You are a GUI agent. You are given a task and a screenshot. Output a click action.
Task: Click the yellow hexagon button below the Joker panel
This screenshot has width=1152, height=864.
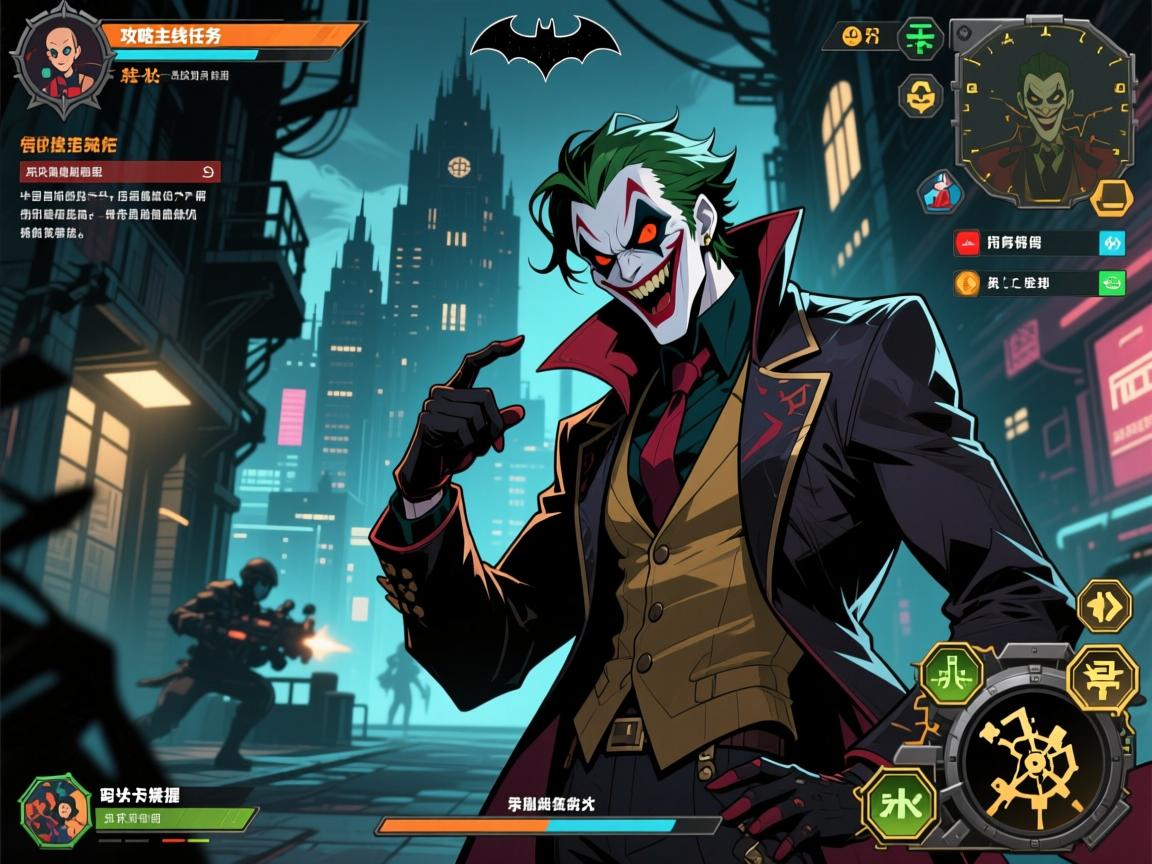pyautogui.click(x=1110, y=198)
